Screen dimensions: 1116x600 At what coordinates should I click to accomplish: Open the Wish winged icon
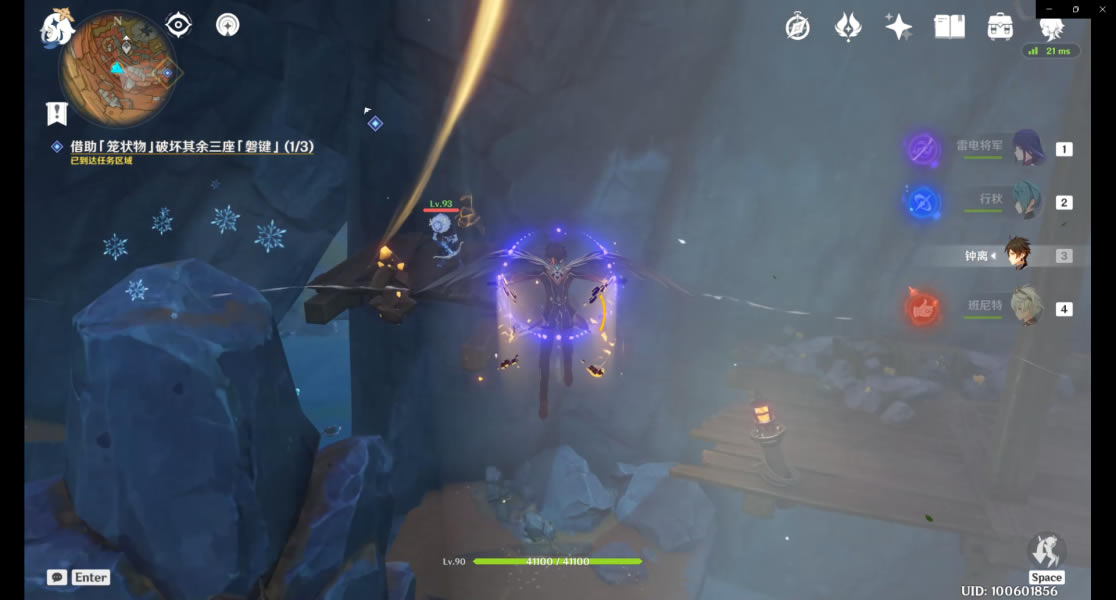coord(848,27)
